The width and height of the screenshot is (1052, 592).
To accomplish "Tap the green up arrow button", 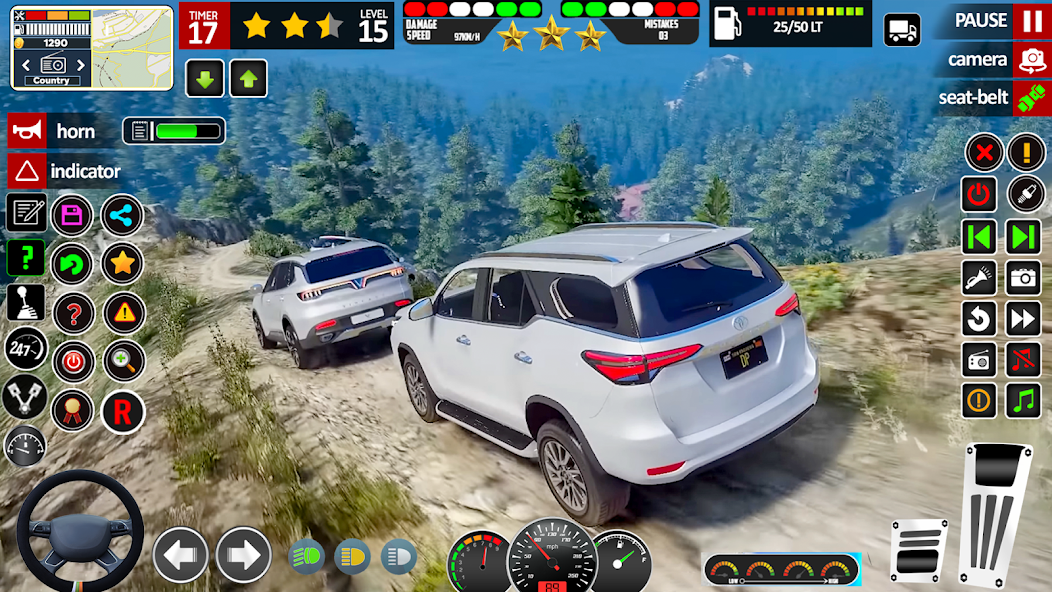I will [x=248, y=78].
